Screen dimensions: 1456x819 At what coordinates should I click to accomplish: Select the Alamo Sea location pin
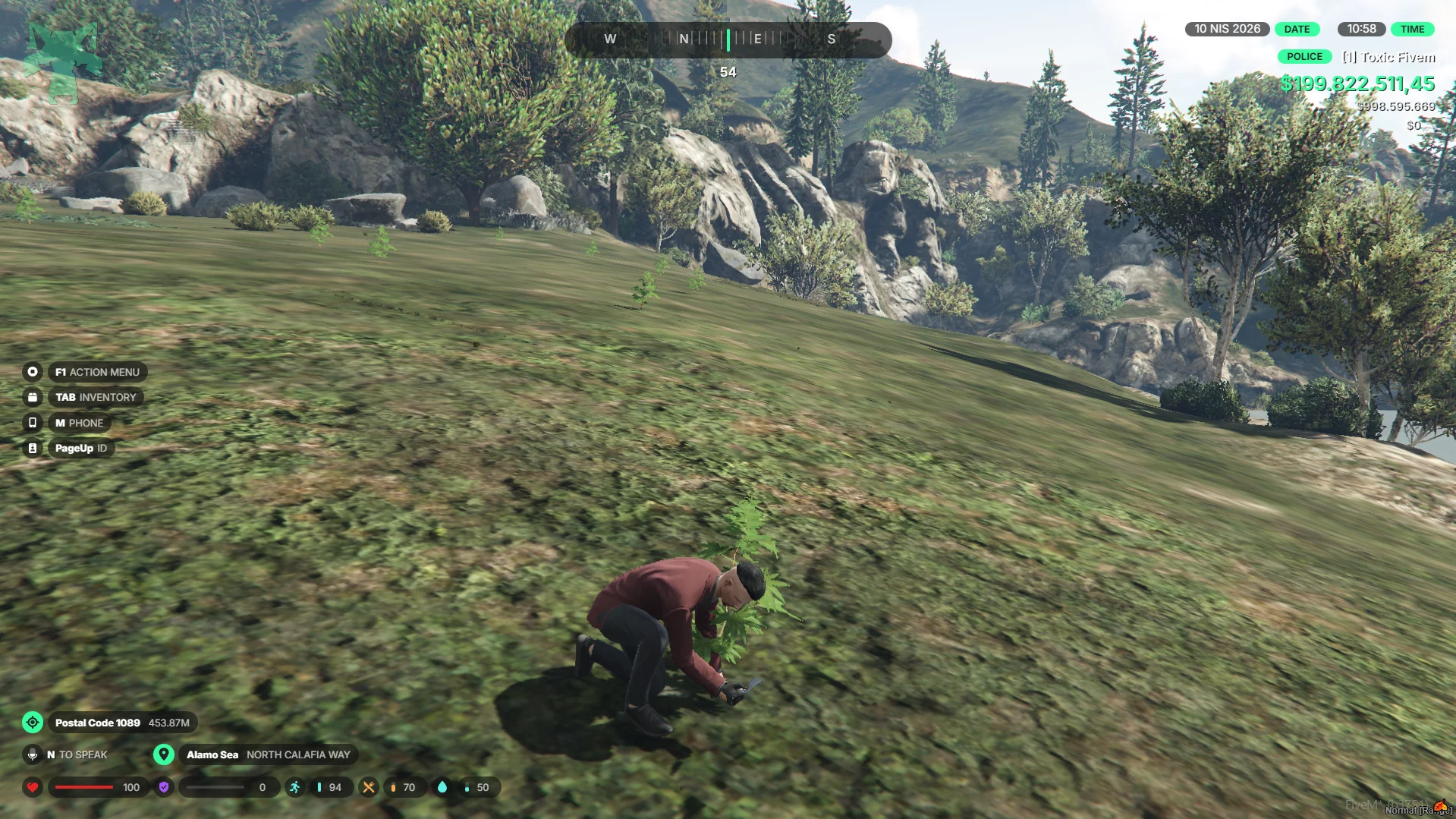(163, 754)
